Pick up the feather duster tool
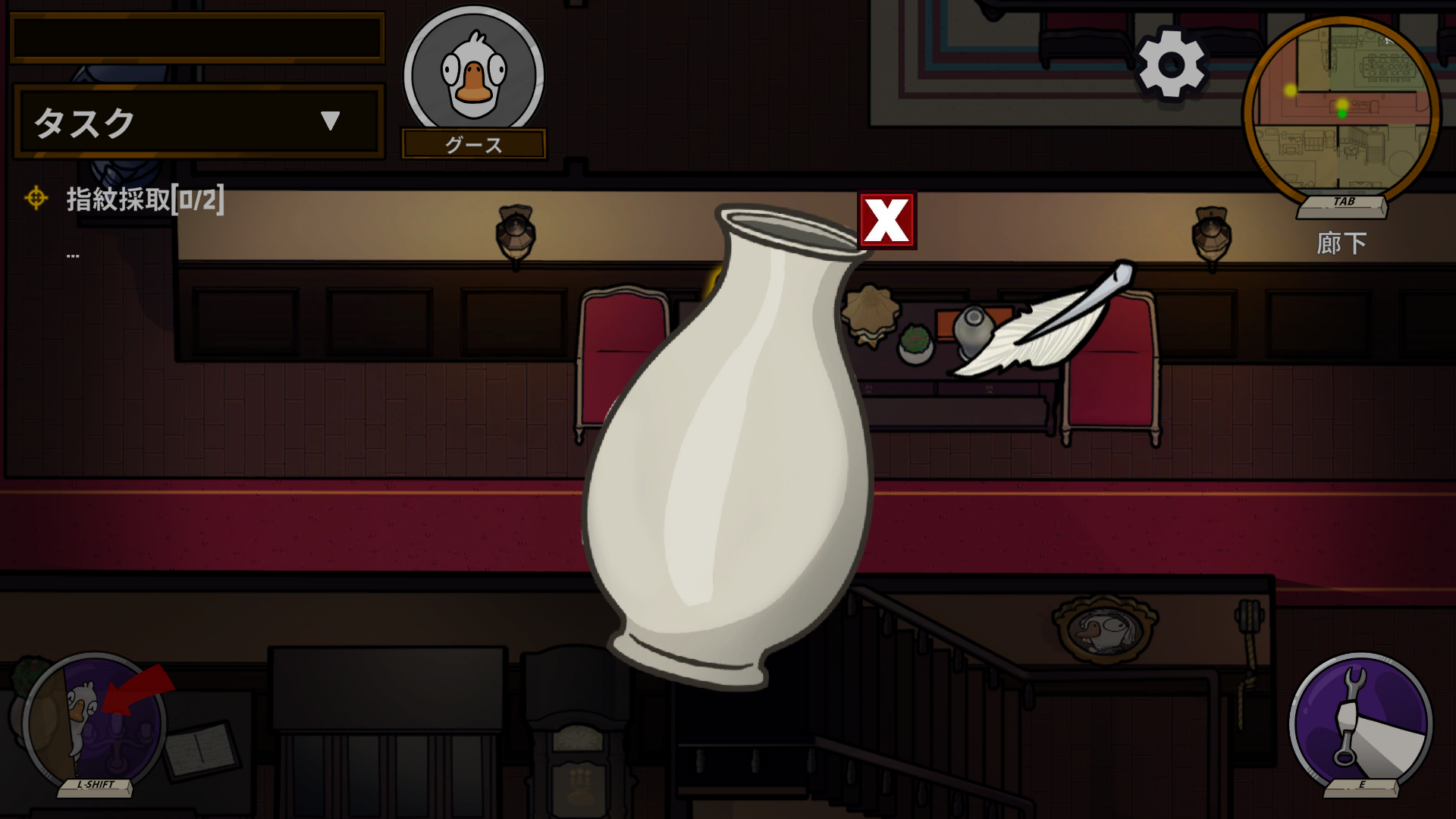The height and width of the screenshot is (819, 1456). (x=1046, y=322)
